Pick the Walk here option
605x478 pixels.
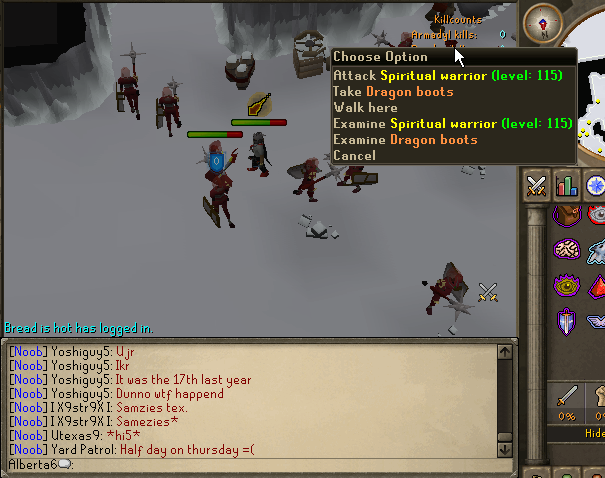[365, 107]
